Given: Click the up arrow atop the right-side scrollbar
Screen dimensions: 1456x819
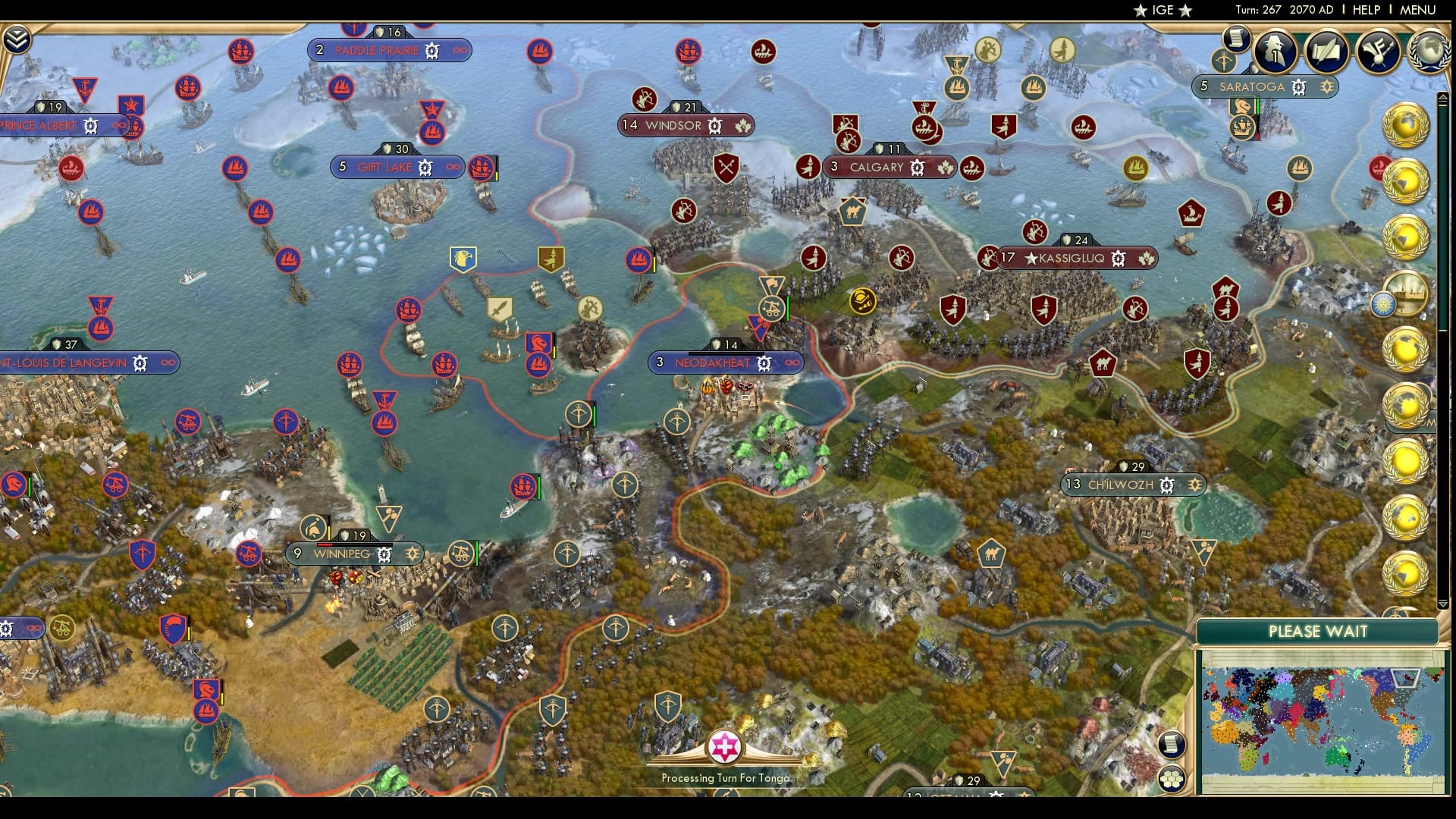Looking at the screenshot, I should pyautogui.click(x=1443, y=97).
